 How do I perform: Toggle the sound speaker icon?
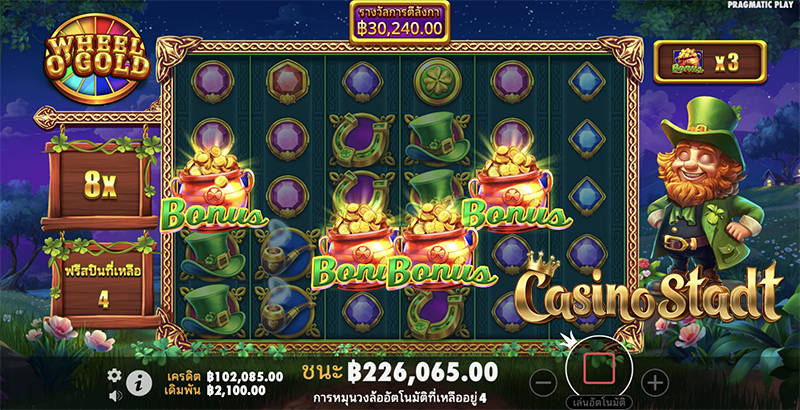point(114,394)
